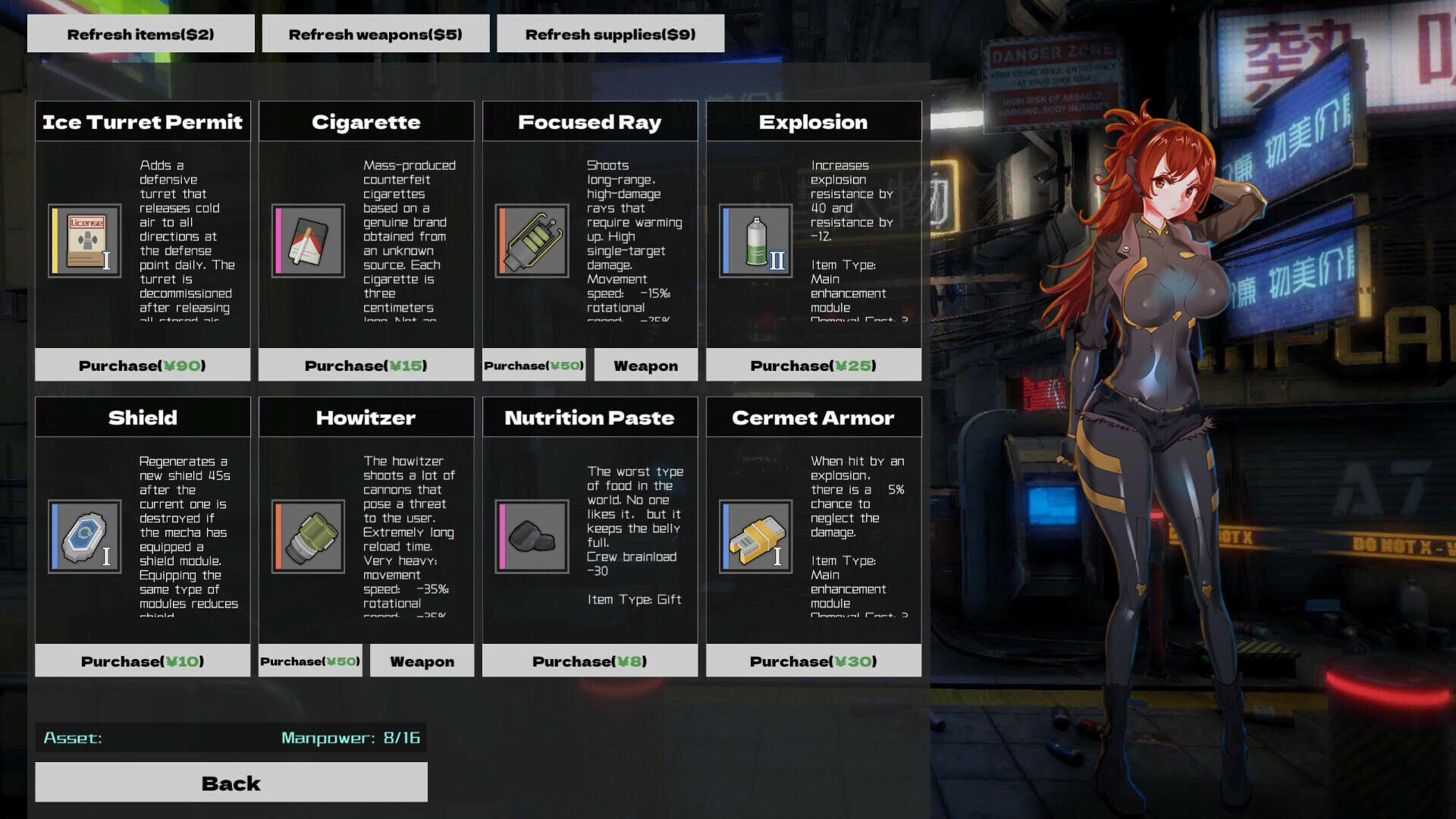Open the Weapon details for Focused Ray

[x=645, y=366]
